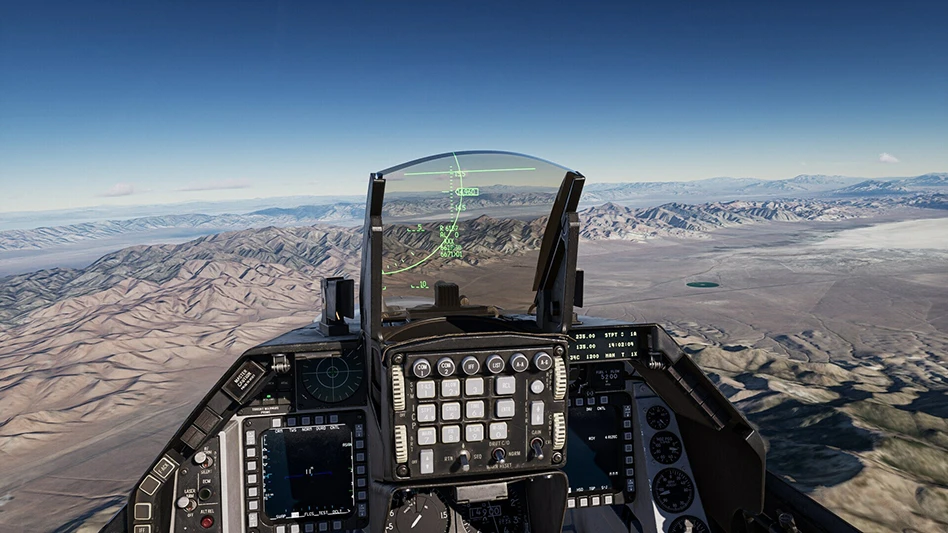Open the LIST page via ICP button
This screenshot has height=533, width=948.
[495, 365]
